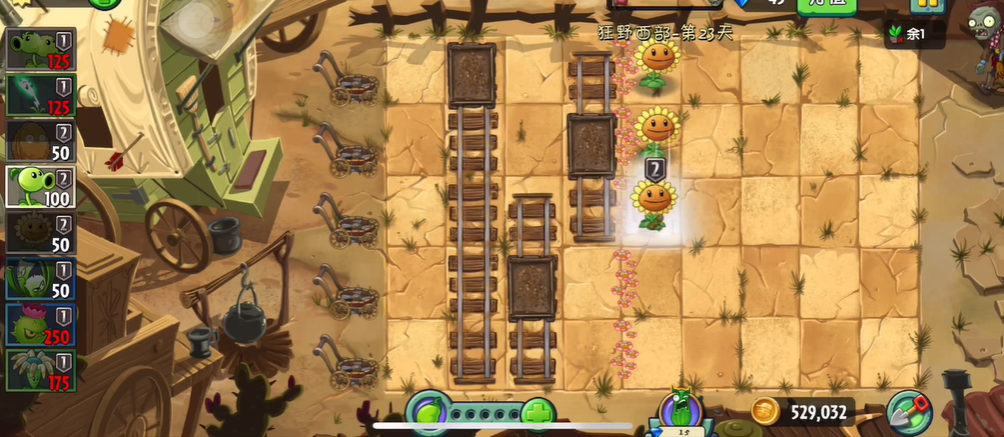Select the 175-sun seed packet
Image resolution: width=1004 pixels, height=437 pixels.
coord(41,369)
